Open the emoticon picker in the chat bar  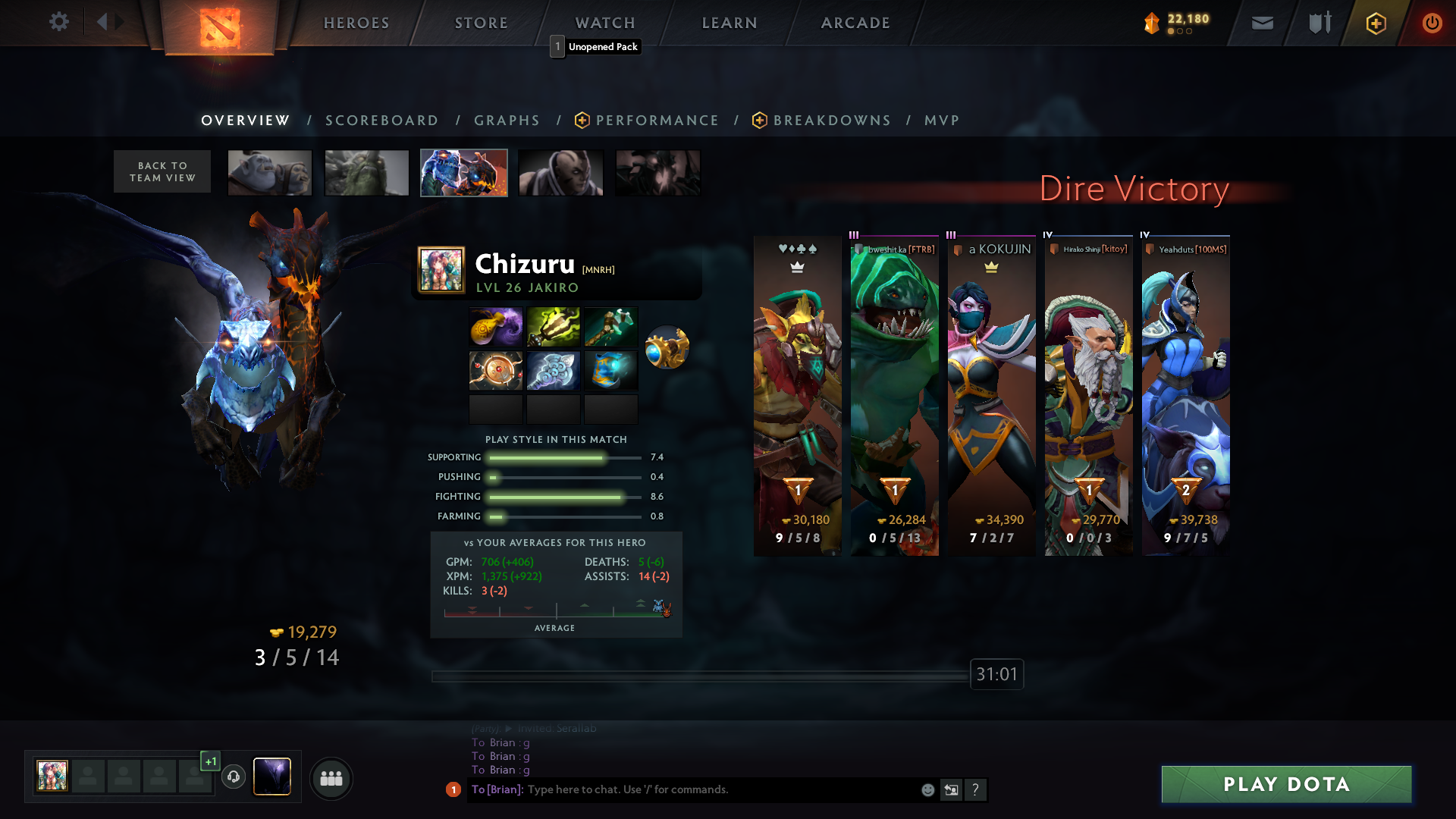[927, 789]
